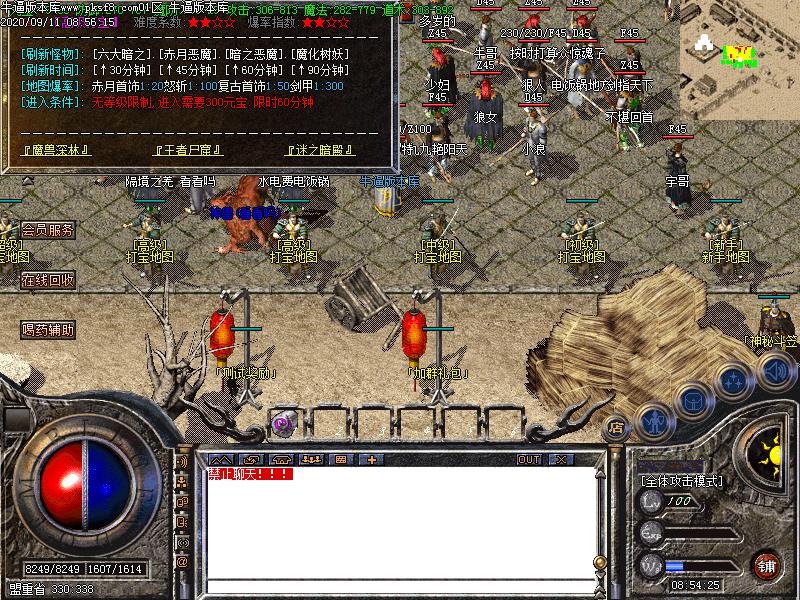Click the round 店 shop button

617,423
